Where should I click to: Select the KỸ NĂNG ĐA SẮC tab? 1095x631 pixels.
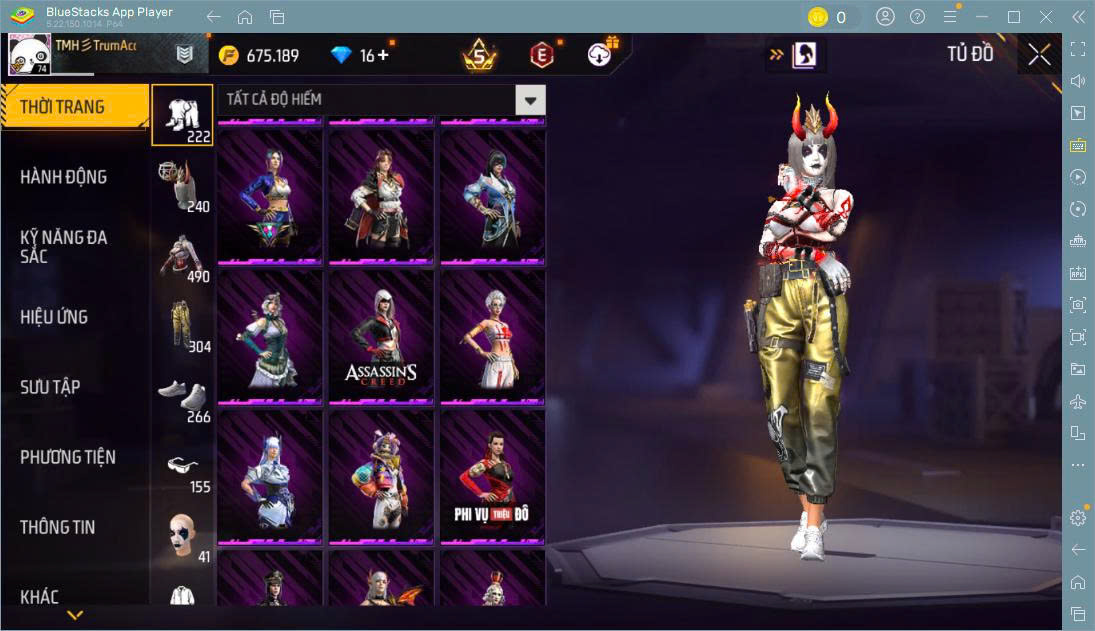pos(64,246)
